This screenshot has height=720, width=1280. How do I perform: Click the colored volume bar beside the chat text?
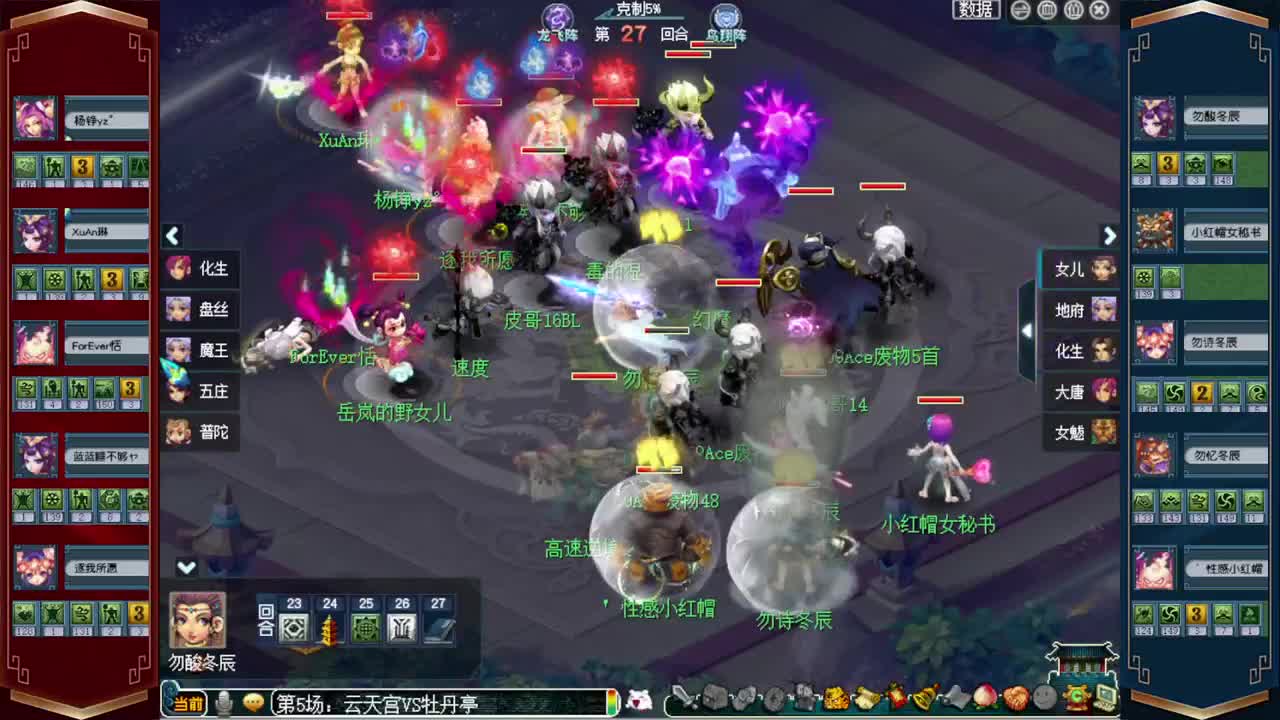tap(611, 703)
